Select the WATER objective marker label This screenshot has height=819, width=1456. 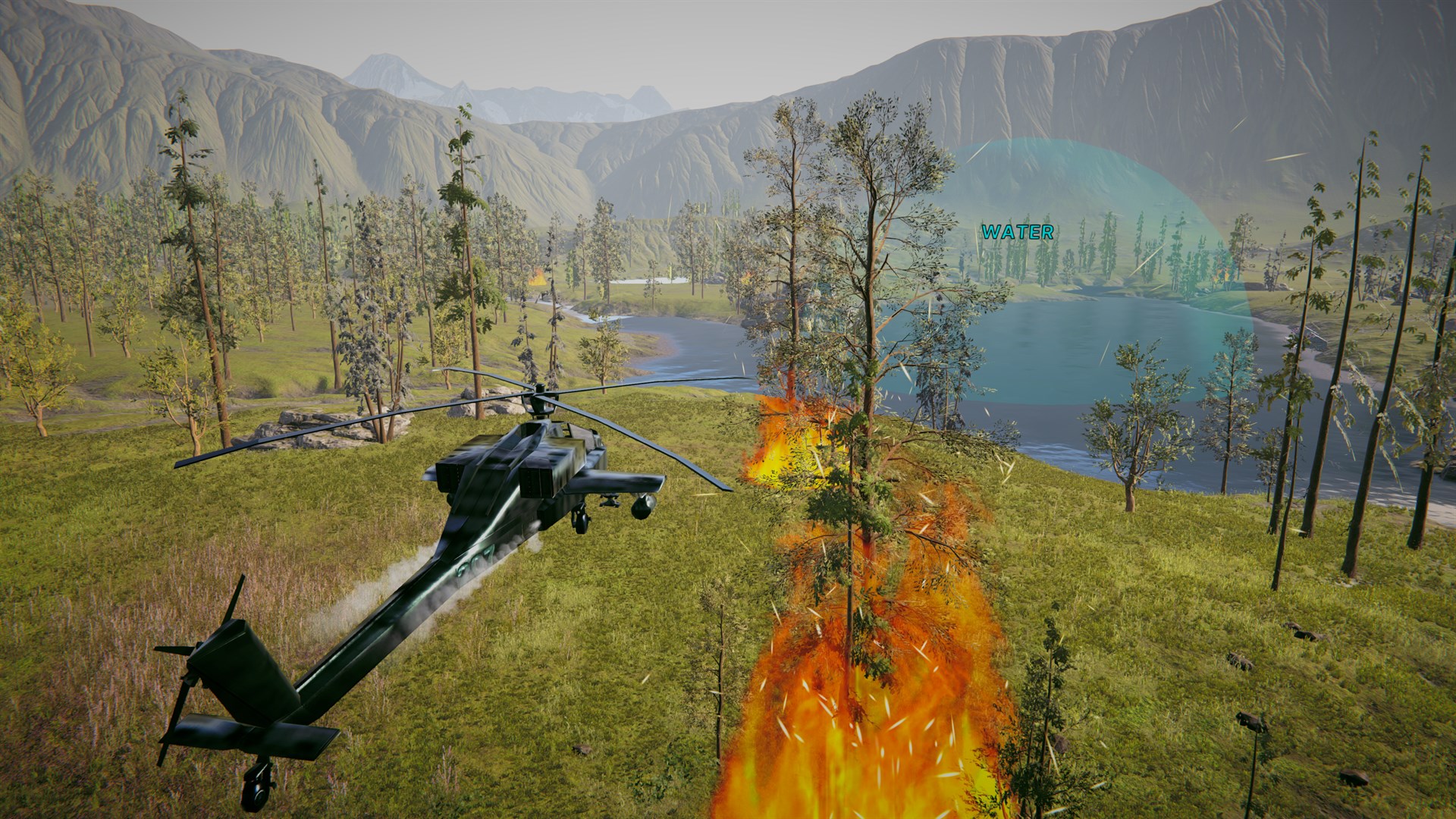point(1017,232)
